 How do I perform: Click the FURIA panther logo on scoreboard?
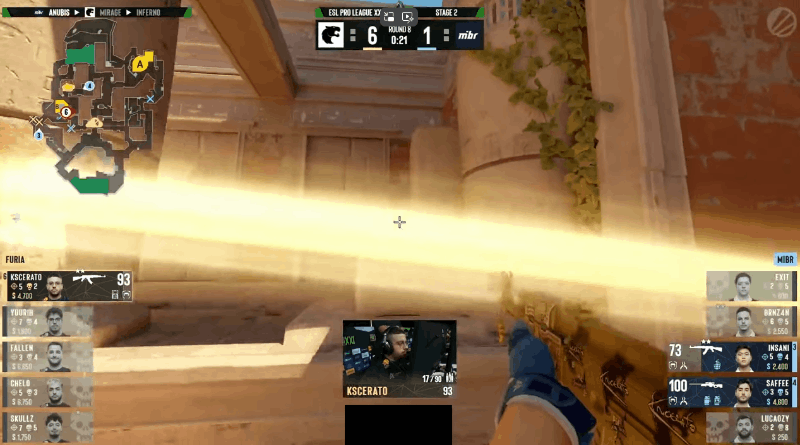(332, 36)
